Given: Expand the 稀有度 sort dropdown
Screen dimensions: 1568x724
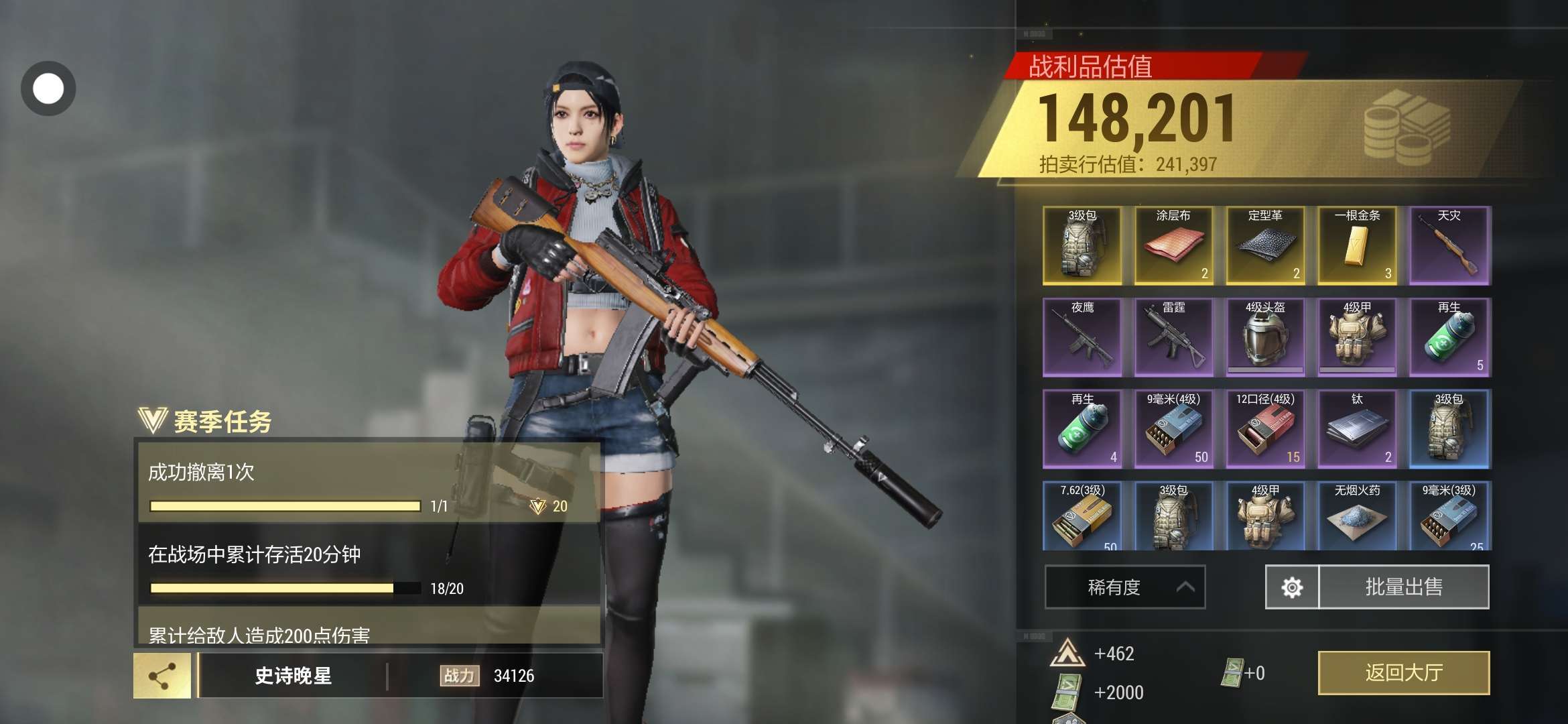Looking at the screenshot, I should 1124,587.
